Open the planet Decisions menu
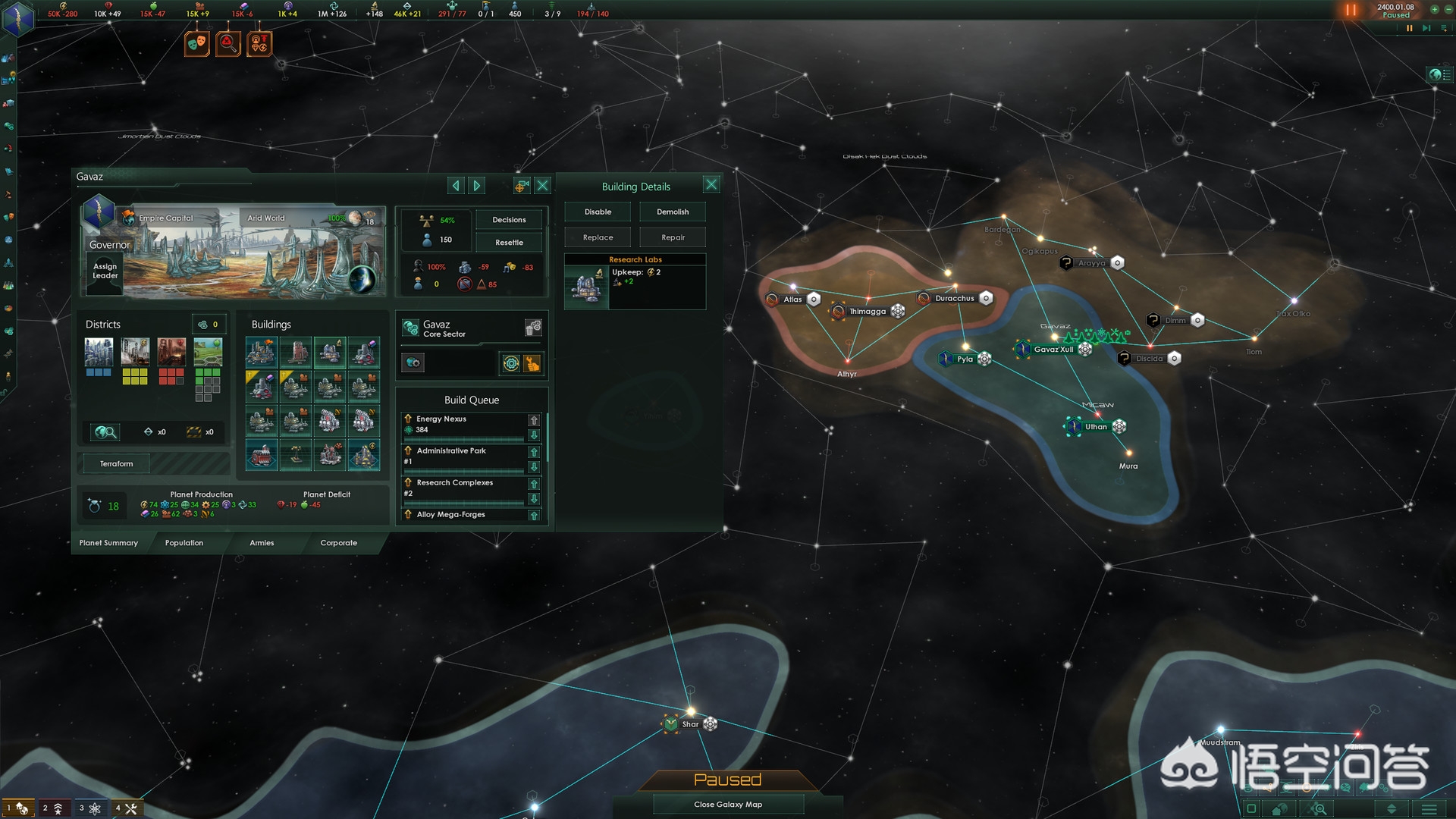Viewport: 1456px width, 819px height. click(509, 220)
